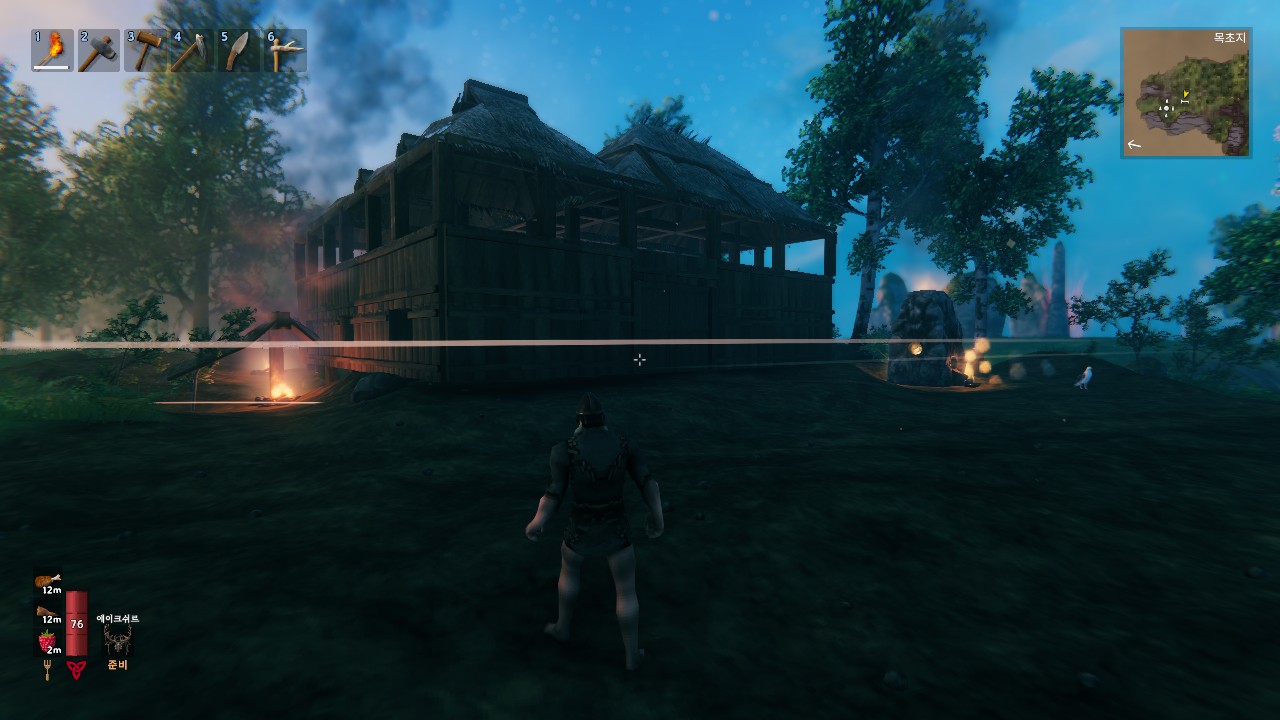Screen dimensions: 1280x720
Task: Select the torch in hotbar slot 1
Action: pos(50,48)
